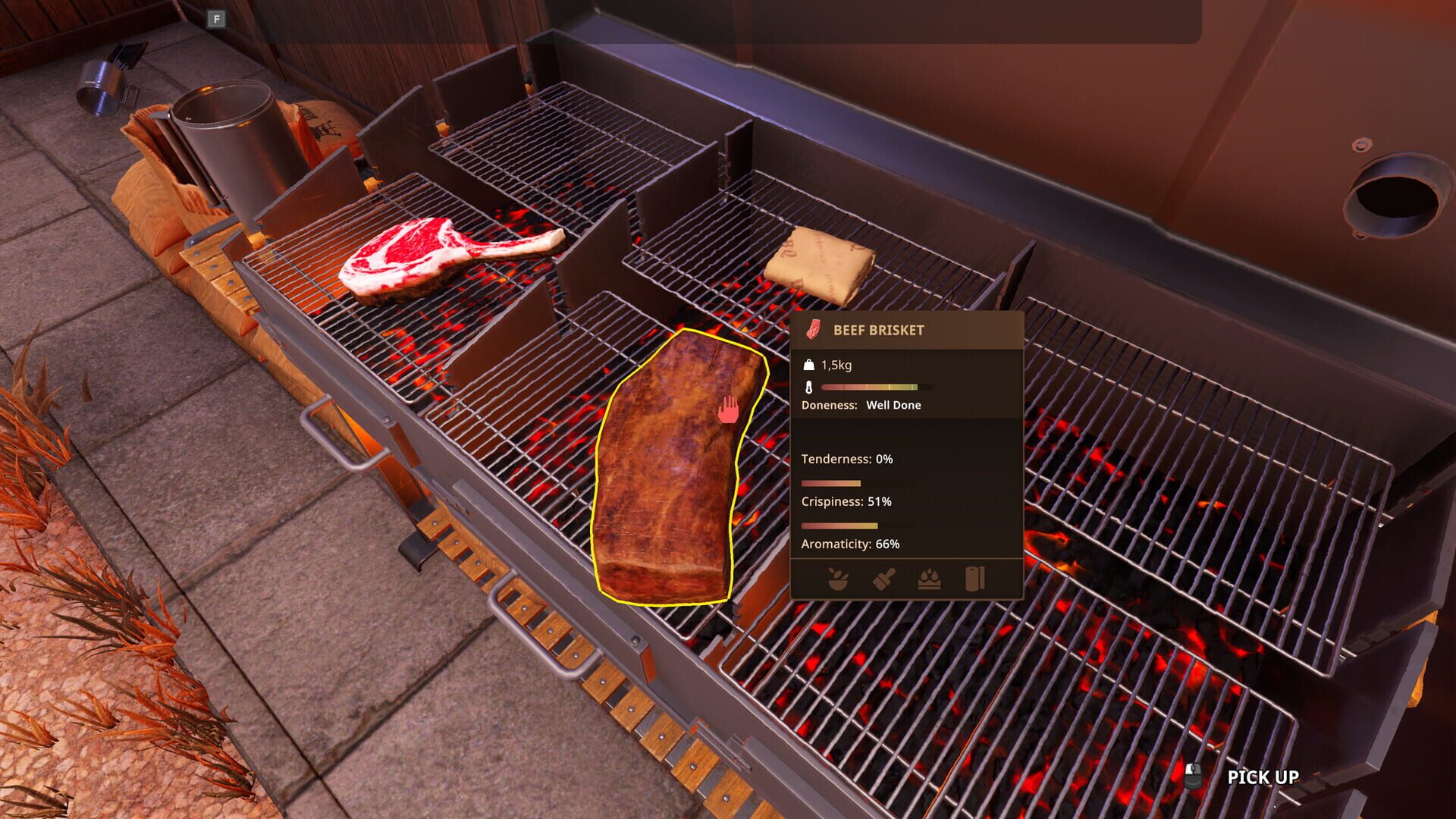
Task: Click the basting brush icon
Action: [883, 578]
